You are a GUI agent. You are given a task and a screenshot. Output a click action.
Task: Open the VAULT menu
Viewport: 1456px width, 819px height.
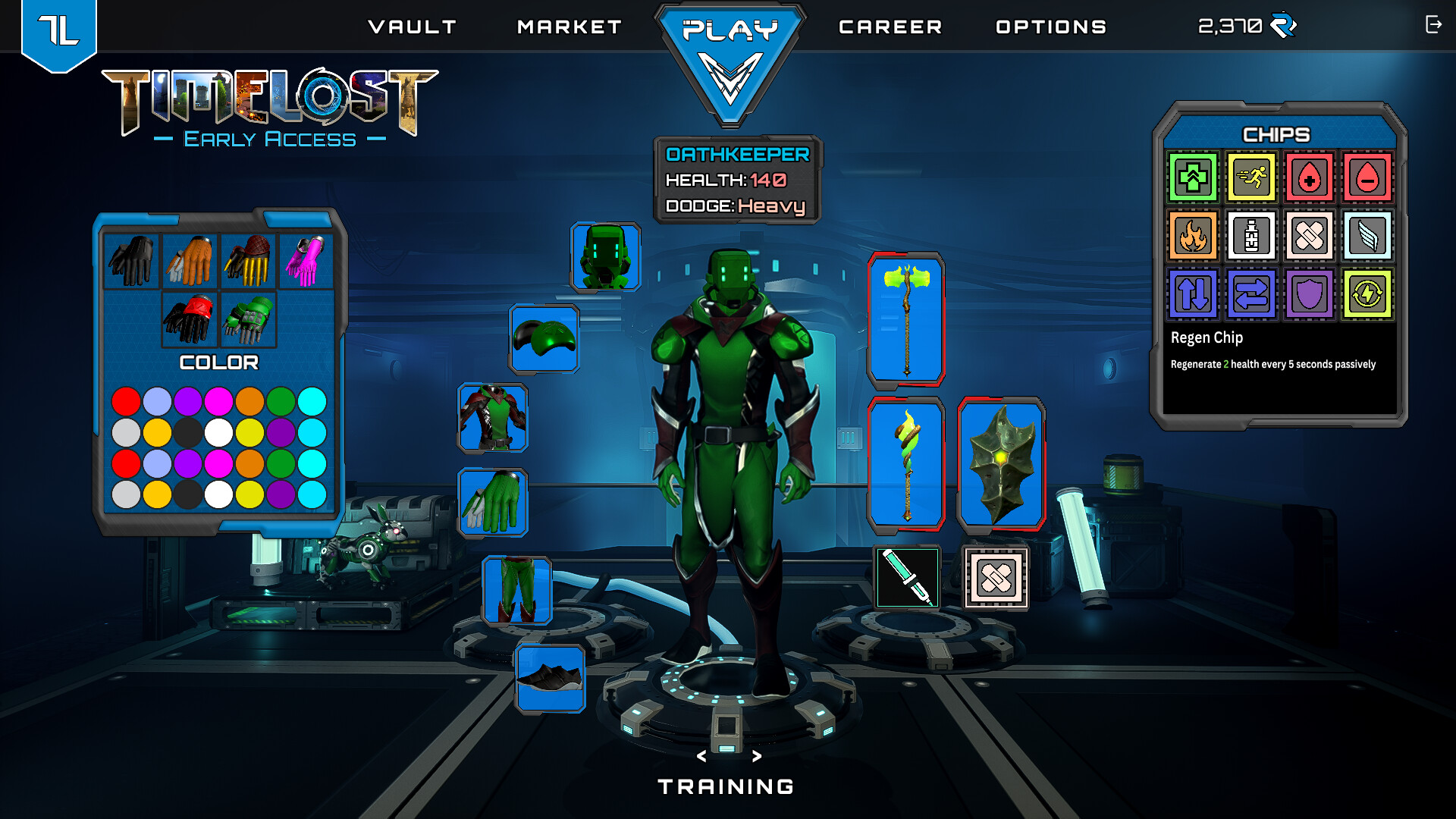(413, 27)
